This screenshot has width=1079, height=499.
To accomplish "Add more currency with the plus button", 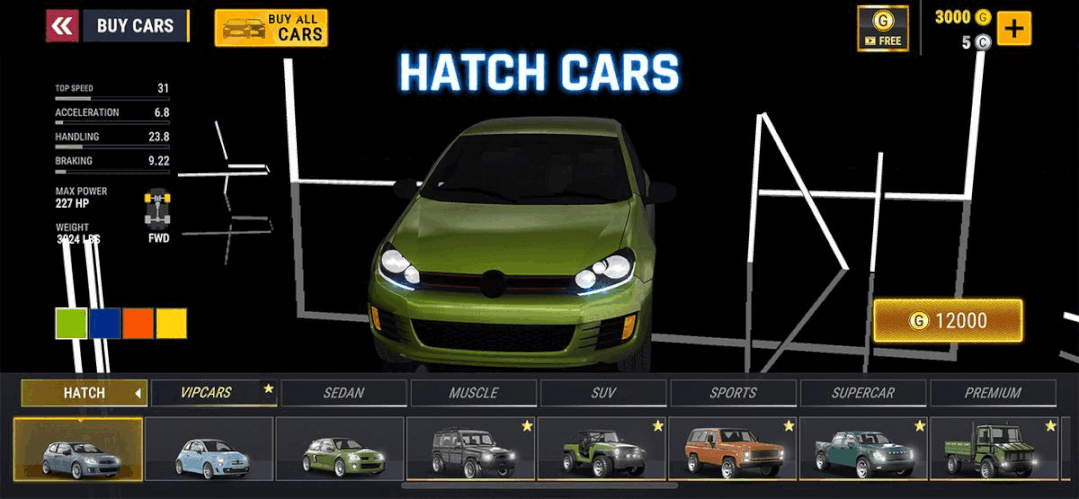I will click(1014, 28).
